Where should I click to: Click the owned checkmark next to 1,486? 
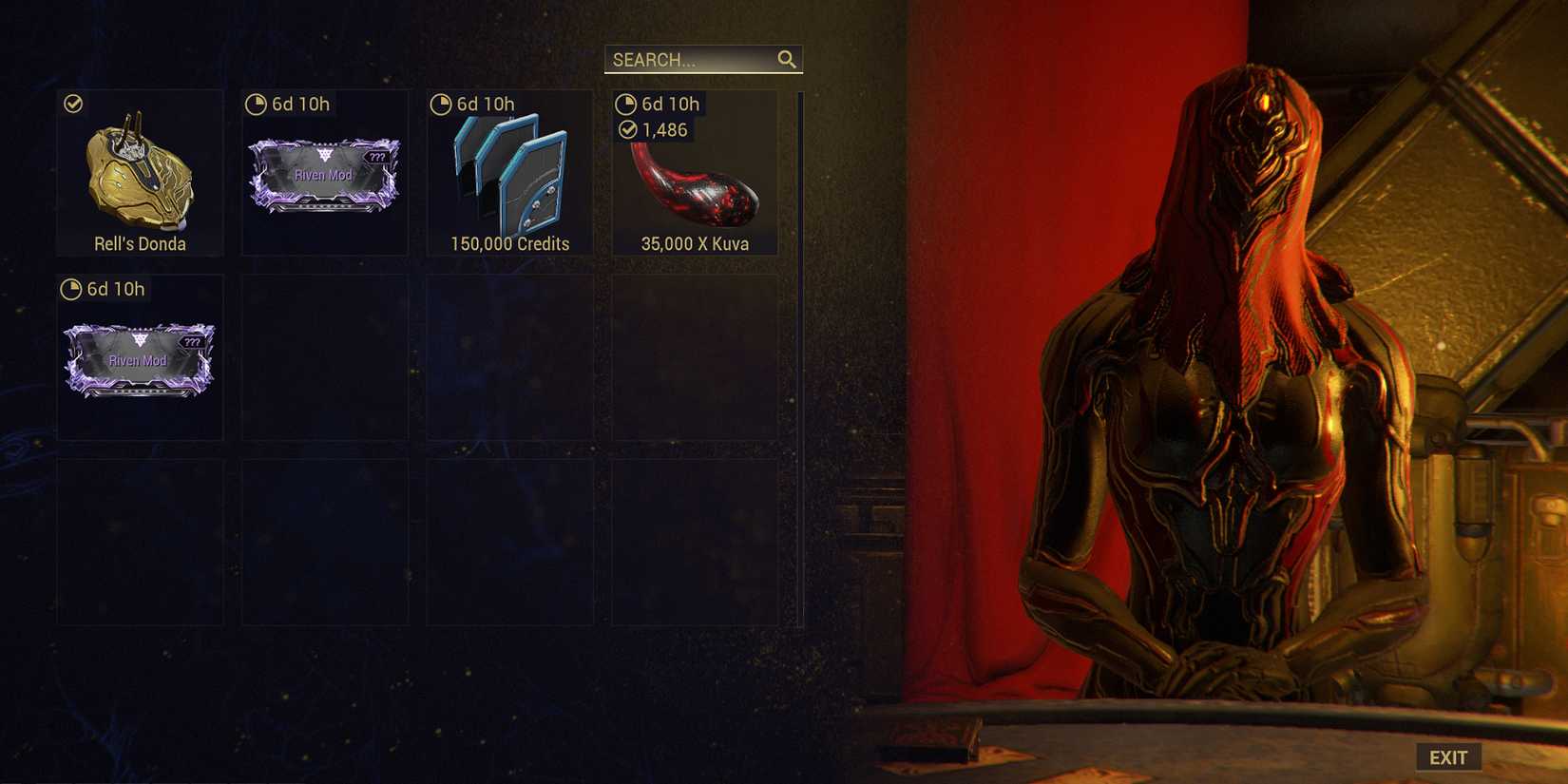pos(628,130)
